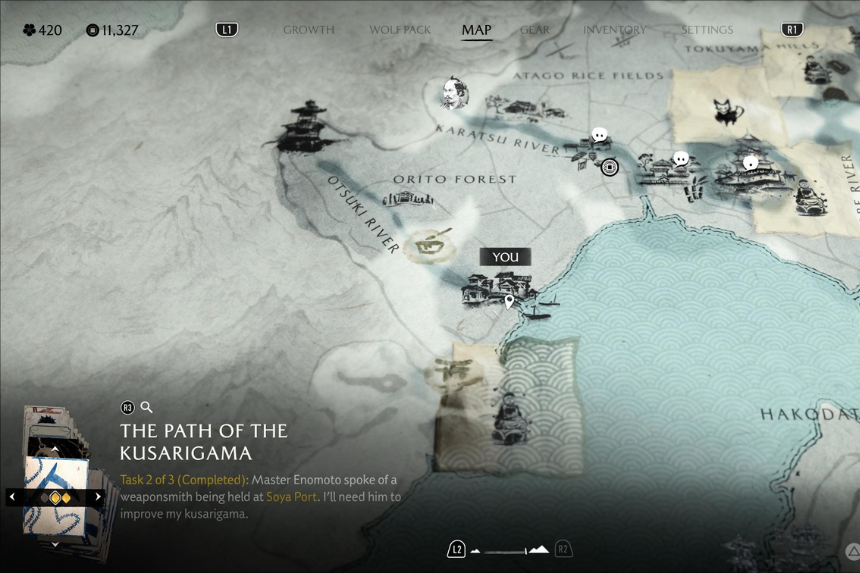Click the circular target marker by Karatsu River
This screenshot has width=860, height=573.
(609, 166)
